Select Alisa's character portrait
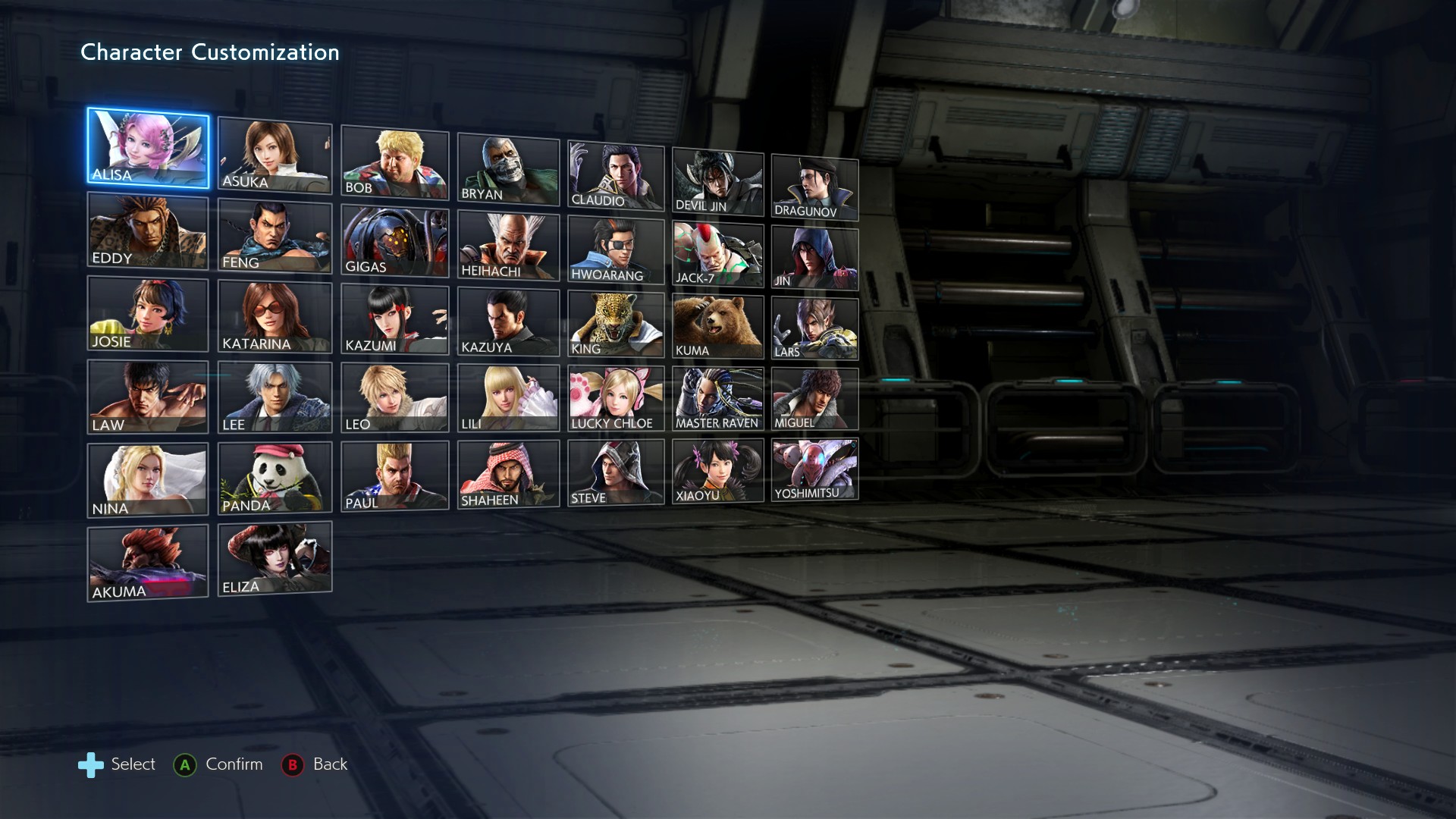Image resolution: width=1456 pixels, height=819 pixels. pyautogui.click(x=148, y=147)
